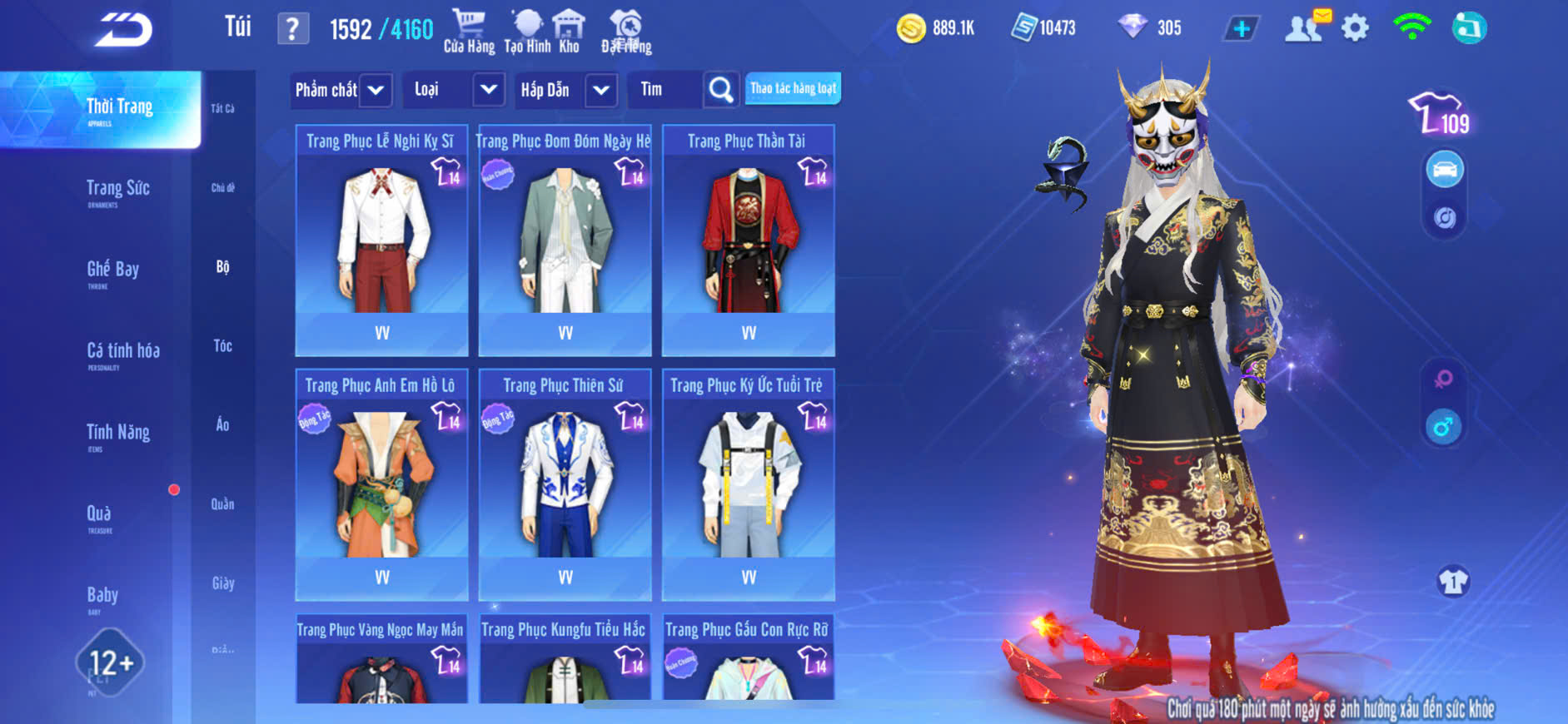1568x724 pixels.
Task: Select Trang Phục Lễ Nghi Kỵ Sĩ outfit
Action: click(x=381, y=241)
